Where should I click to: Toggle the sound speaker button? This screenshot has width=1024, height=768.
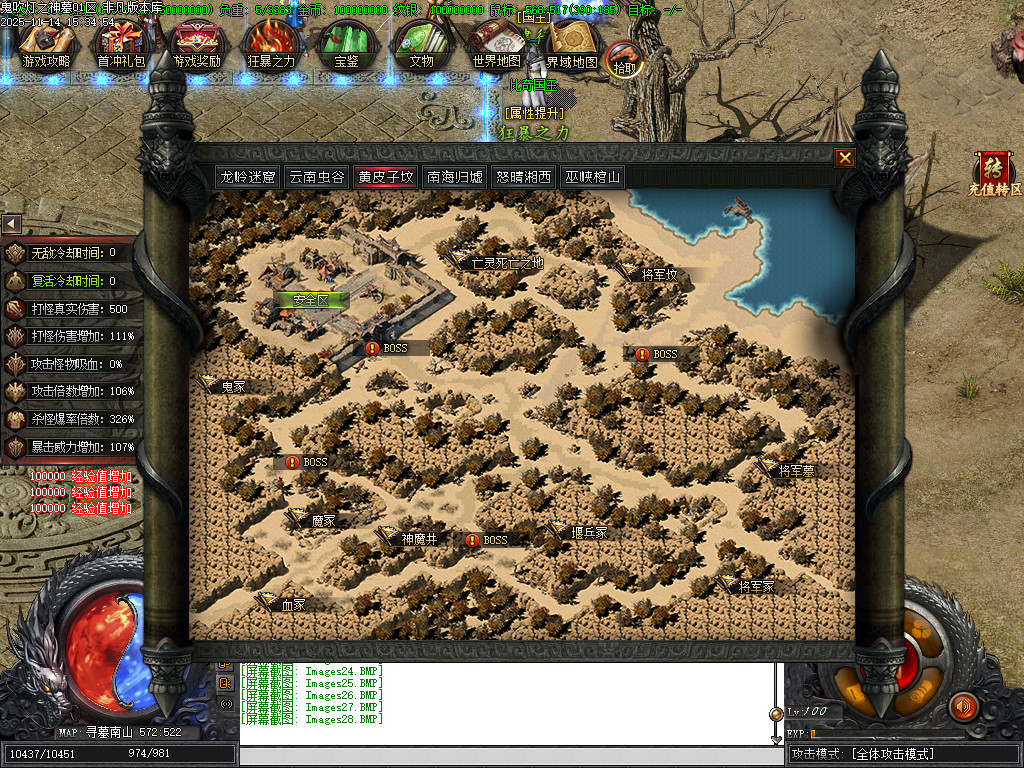tap(963, 706)
